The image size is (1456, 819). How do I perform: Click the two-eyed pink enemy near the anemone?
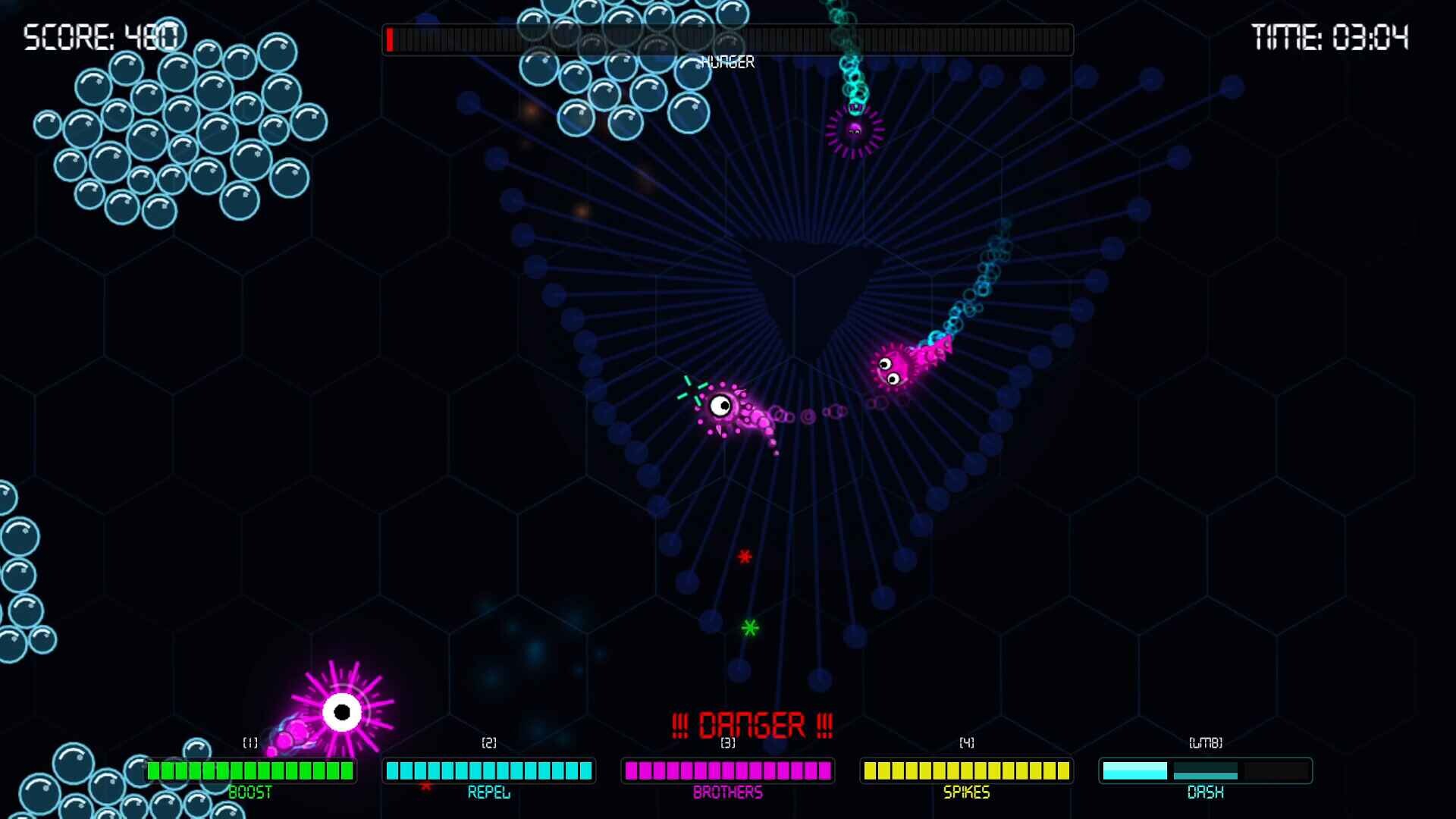click(x=895, y=366)
